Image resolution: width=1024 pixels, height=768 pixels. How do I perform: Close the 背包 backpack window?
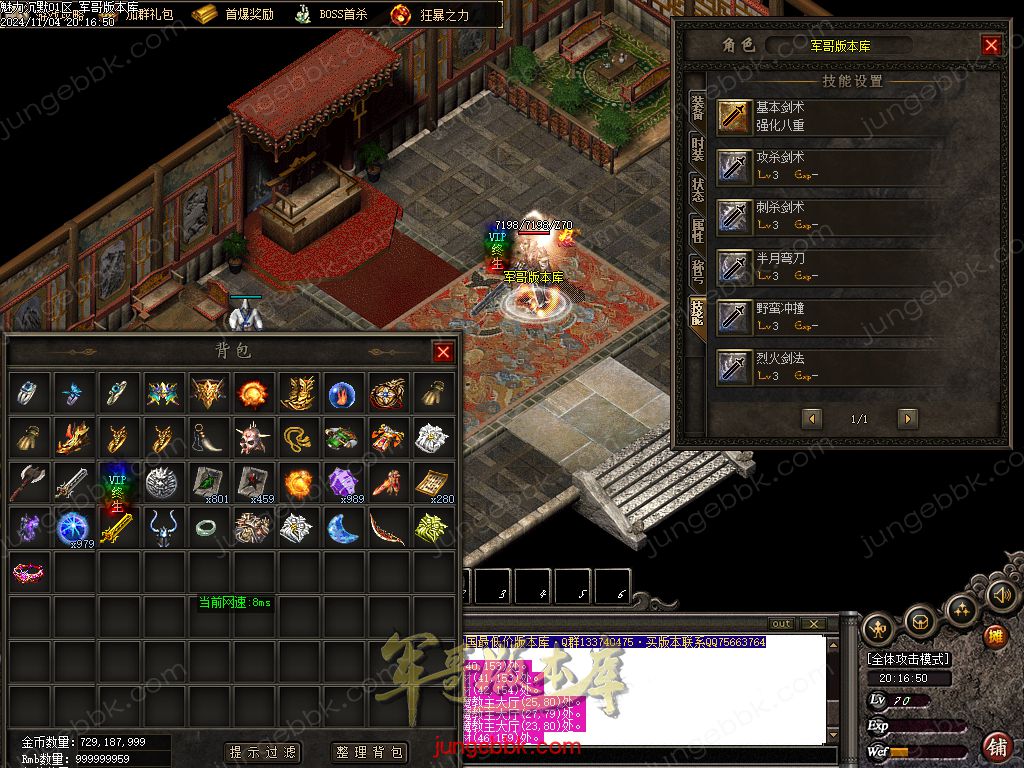point(443,352)
